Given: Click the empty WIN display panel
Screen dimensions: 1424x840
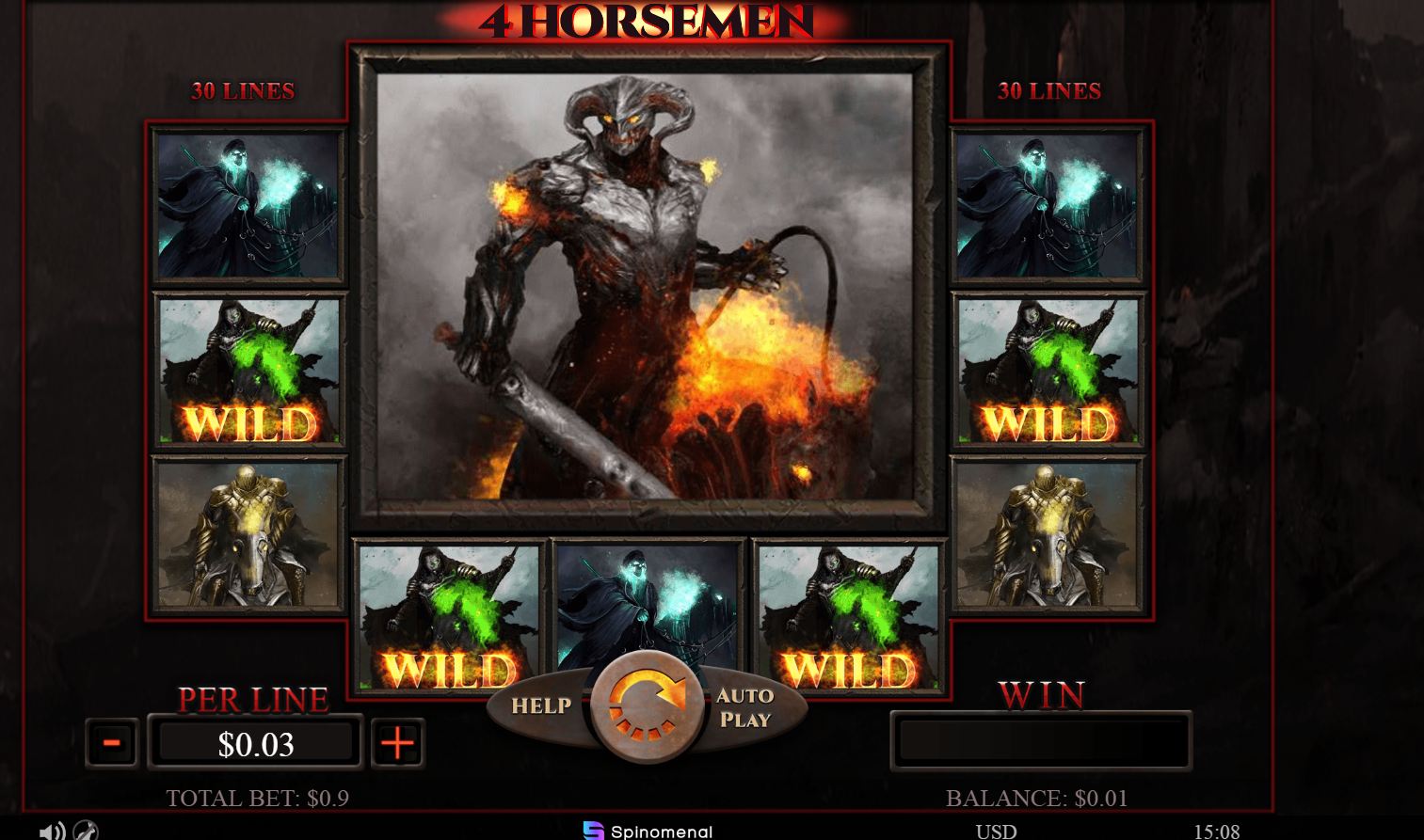Looking at the screenshot, I should click(x=1041, y=741).
